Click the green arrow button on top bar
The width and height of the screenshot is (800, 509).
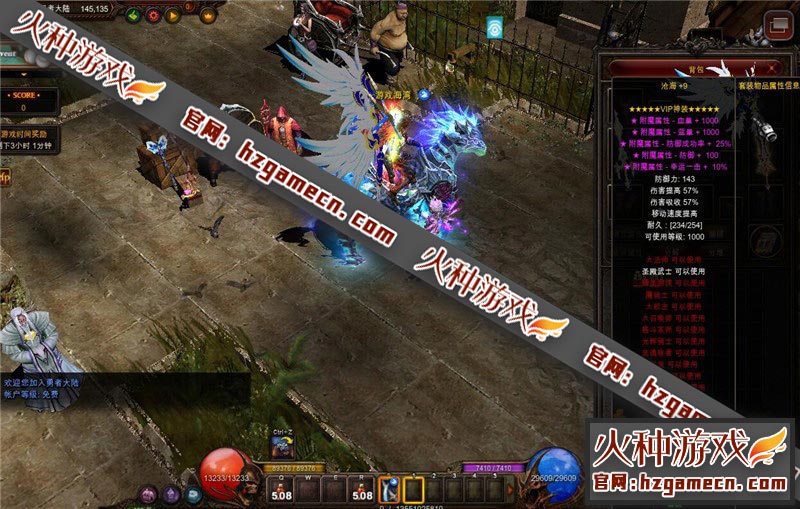point(131,15)
